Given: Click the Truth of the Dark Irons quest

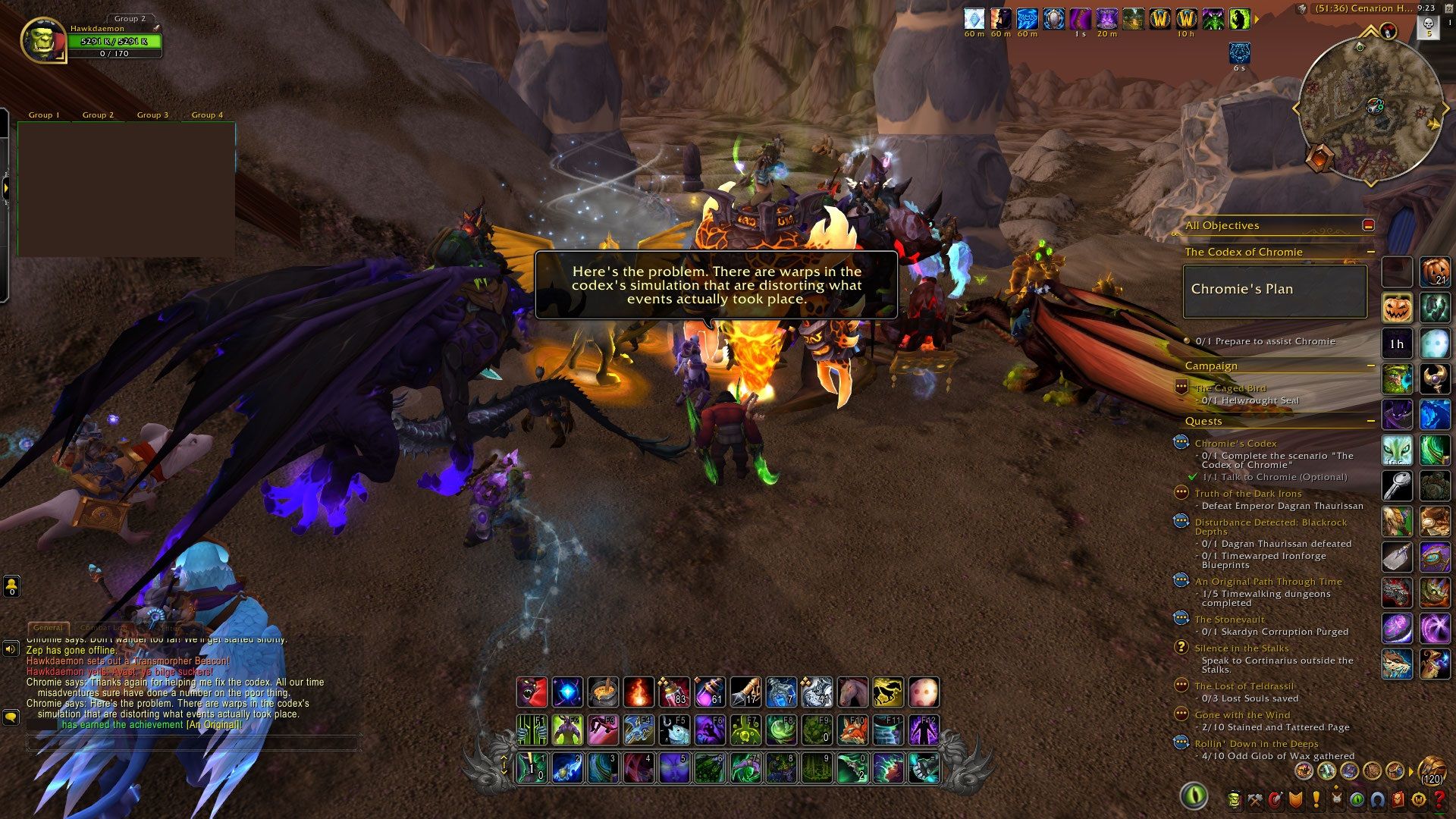Looking at the screenshot, I should (1247, 493).
